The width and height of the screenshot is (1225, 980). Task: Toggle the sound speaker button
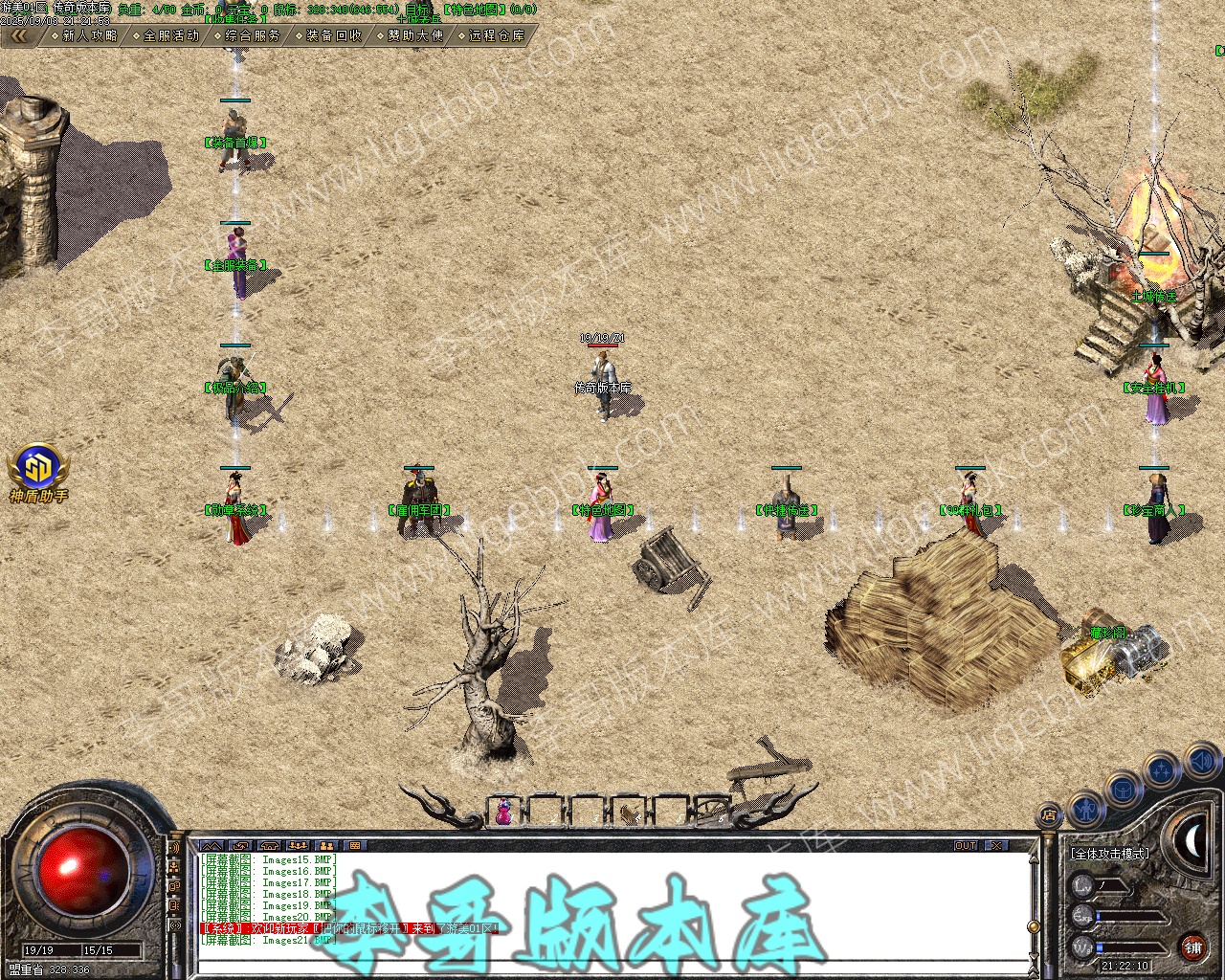point(1201,761)
